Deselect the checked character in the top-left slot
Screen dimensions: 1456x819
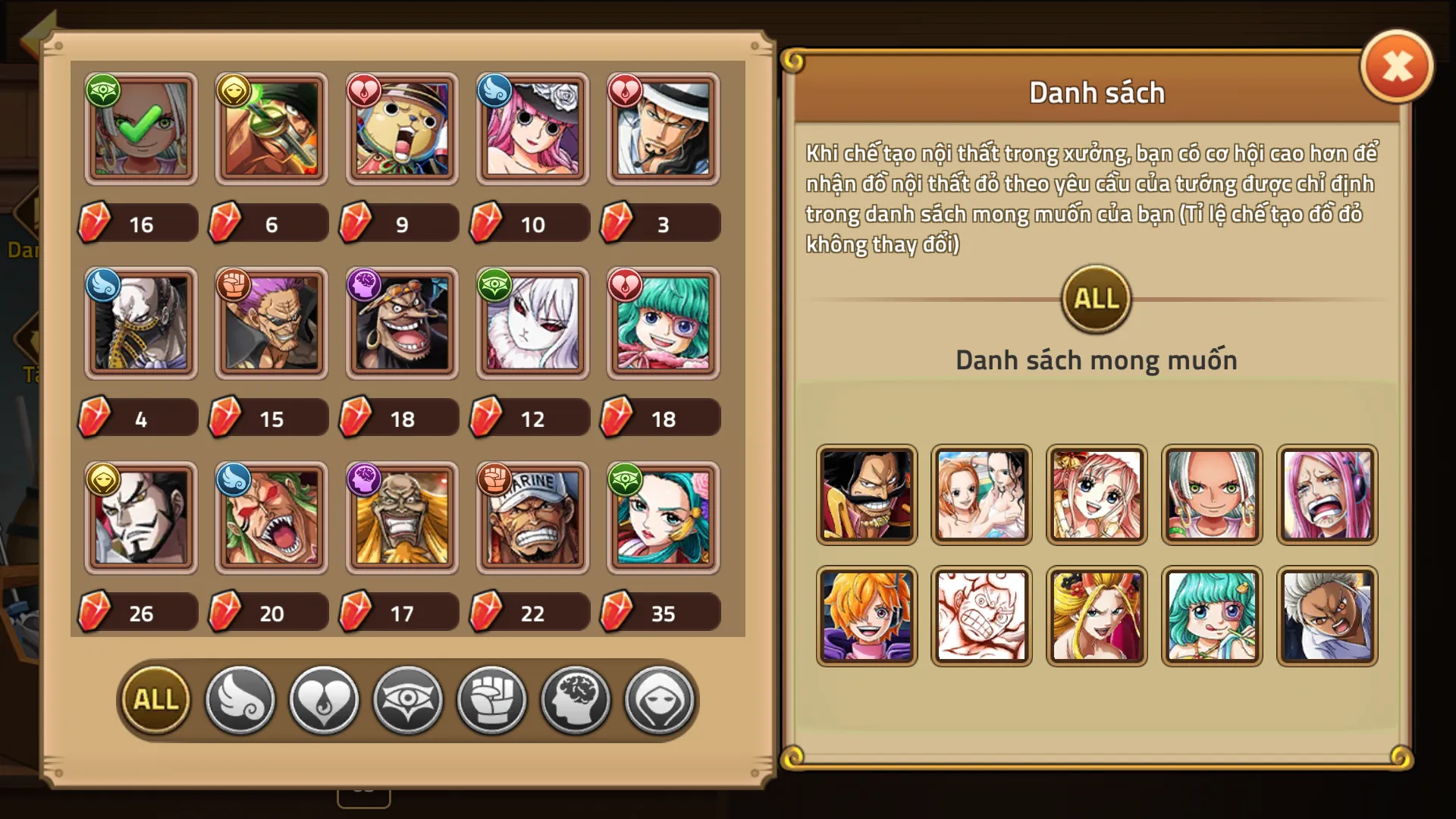coord(141,129)
